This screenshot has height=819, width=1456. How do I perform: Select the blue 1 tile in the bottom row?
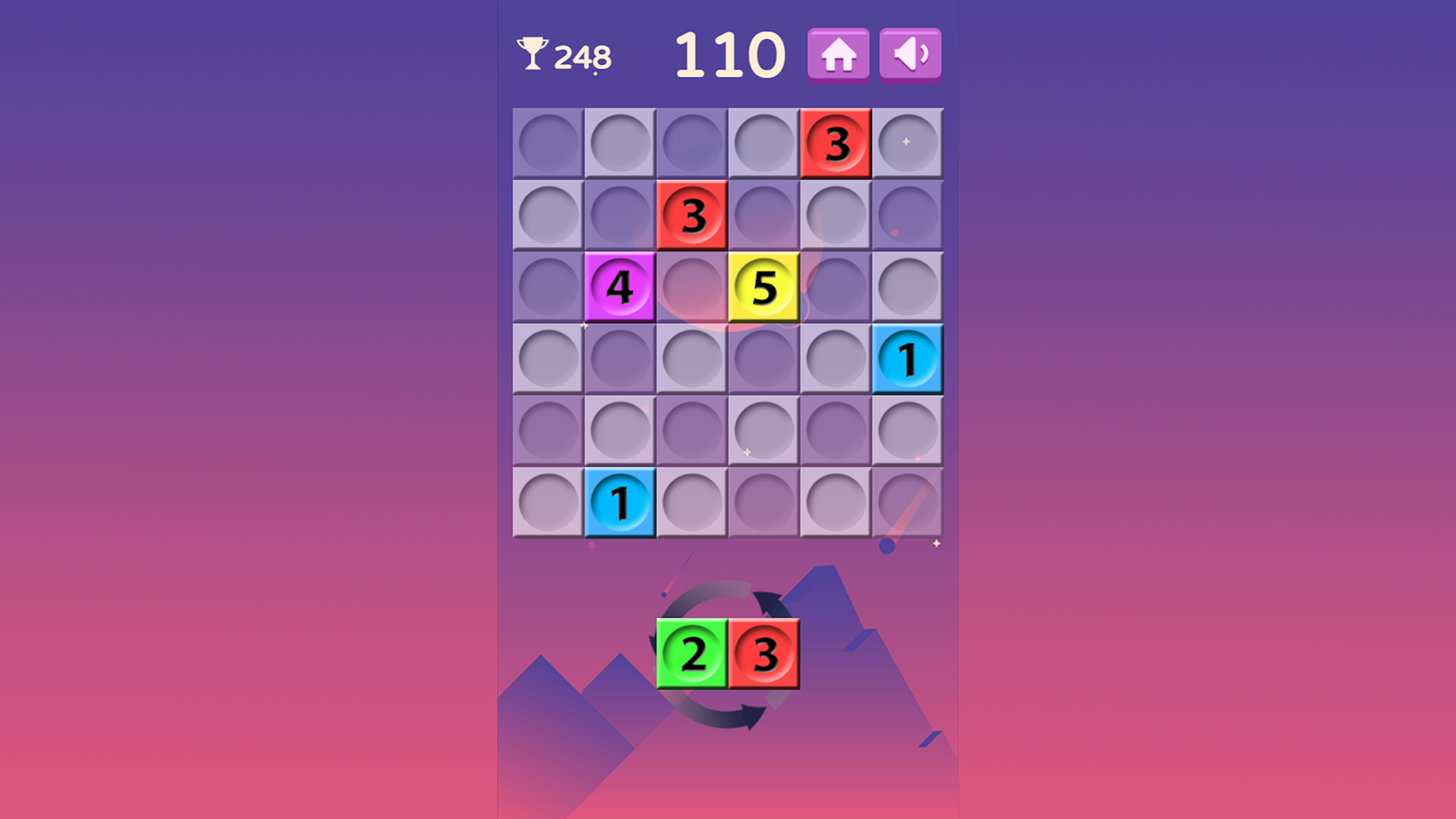tap(620, 501)
